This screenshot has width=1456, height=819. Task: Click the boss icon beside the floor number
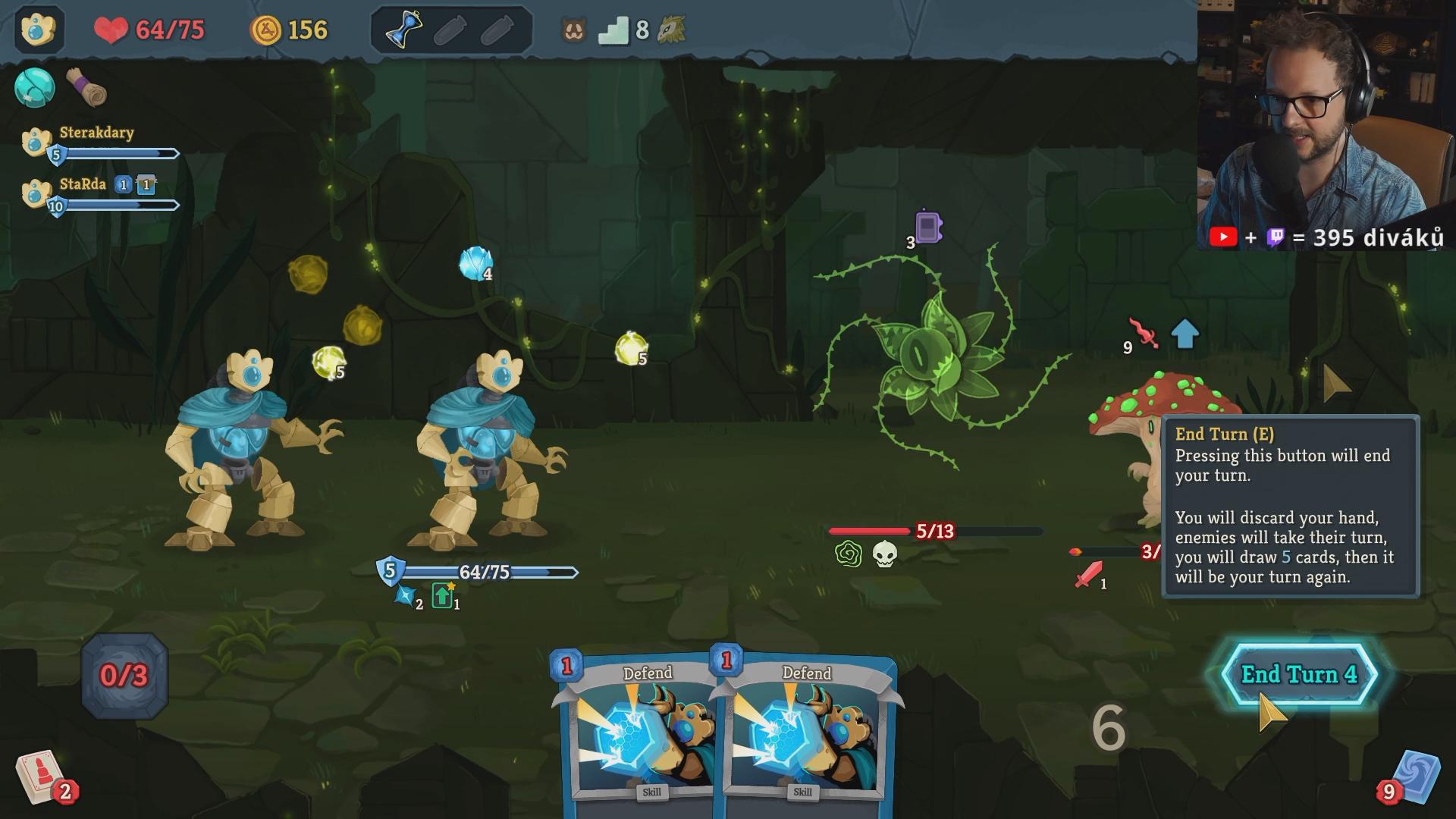point(672,30)
